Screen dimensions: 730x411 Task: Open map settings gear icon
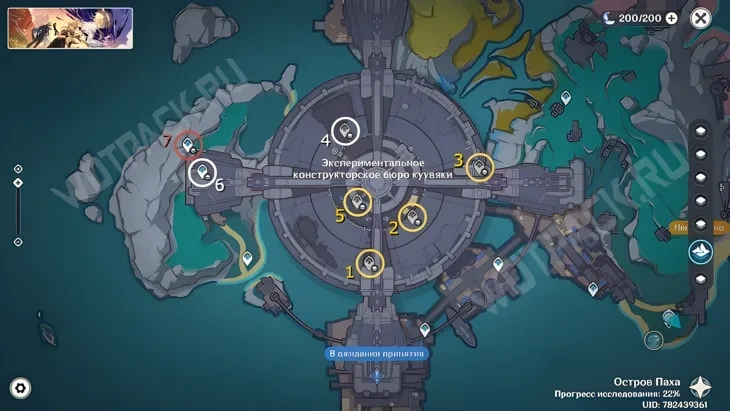(x=20, y=388)
